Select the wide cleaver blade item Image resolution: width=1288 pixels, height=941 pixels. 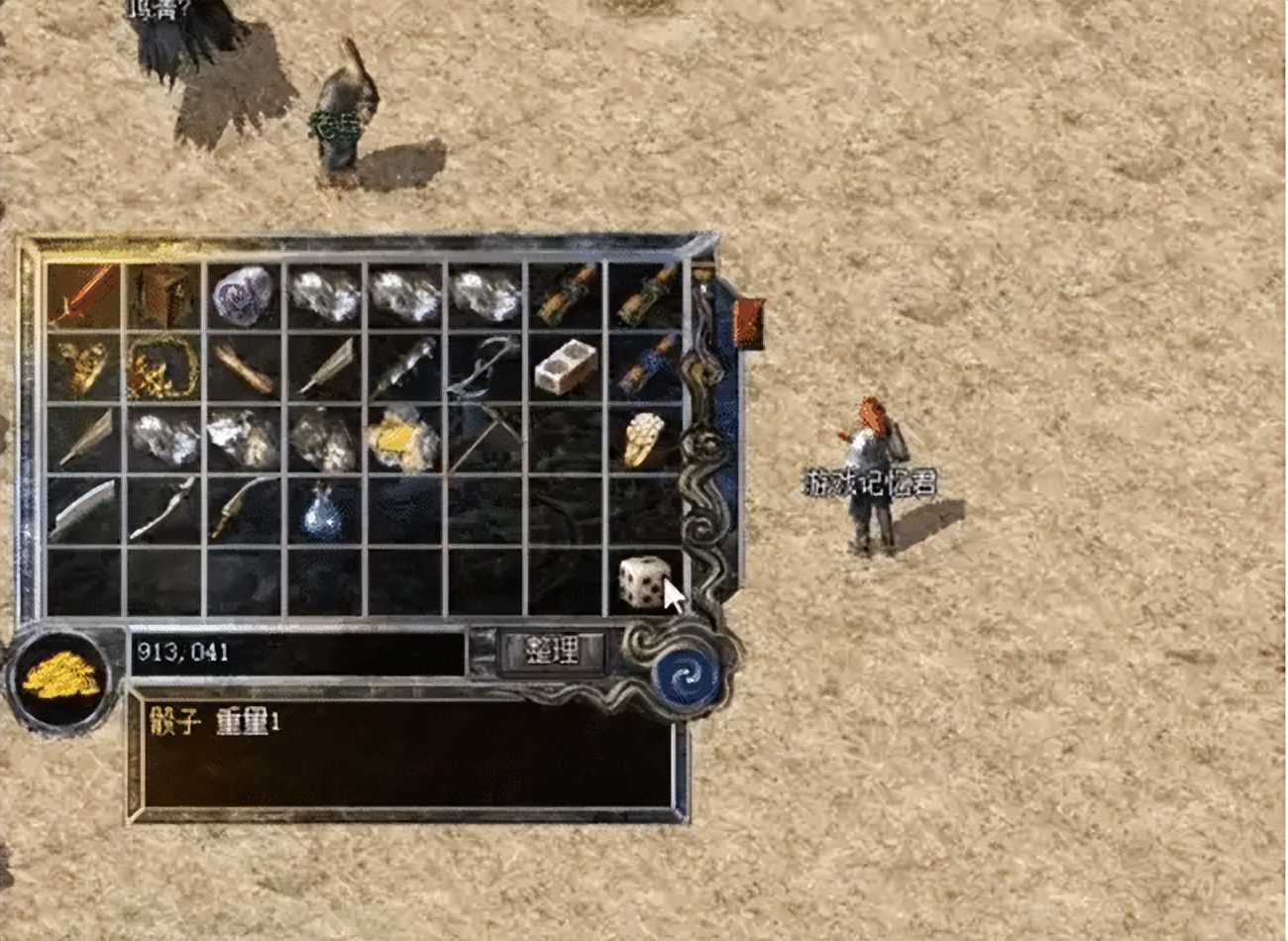pos(83,511)
